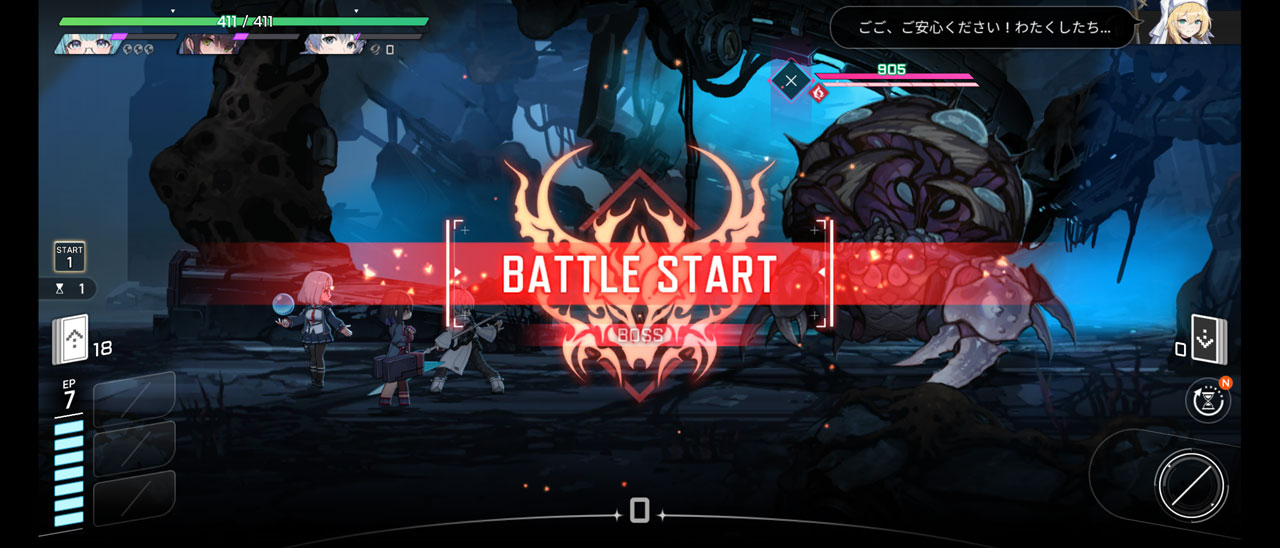The height and width of the screenshot is (548, 1280).
Task: Tap the START turn counter badge
Action: 69,256
